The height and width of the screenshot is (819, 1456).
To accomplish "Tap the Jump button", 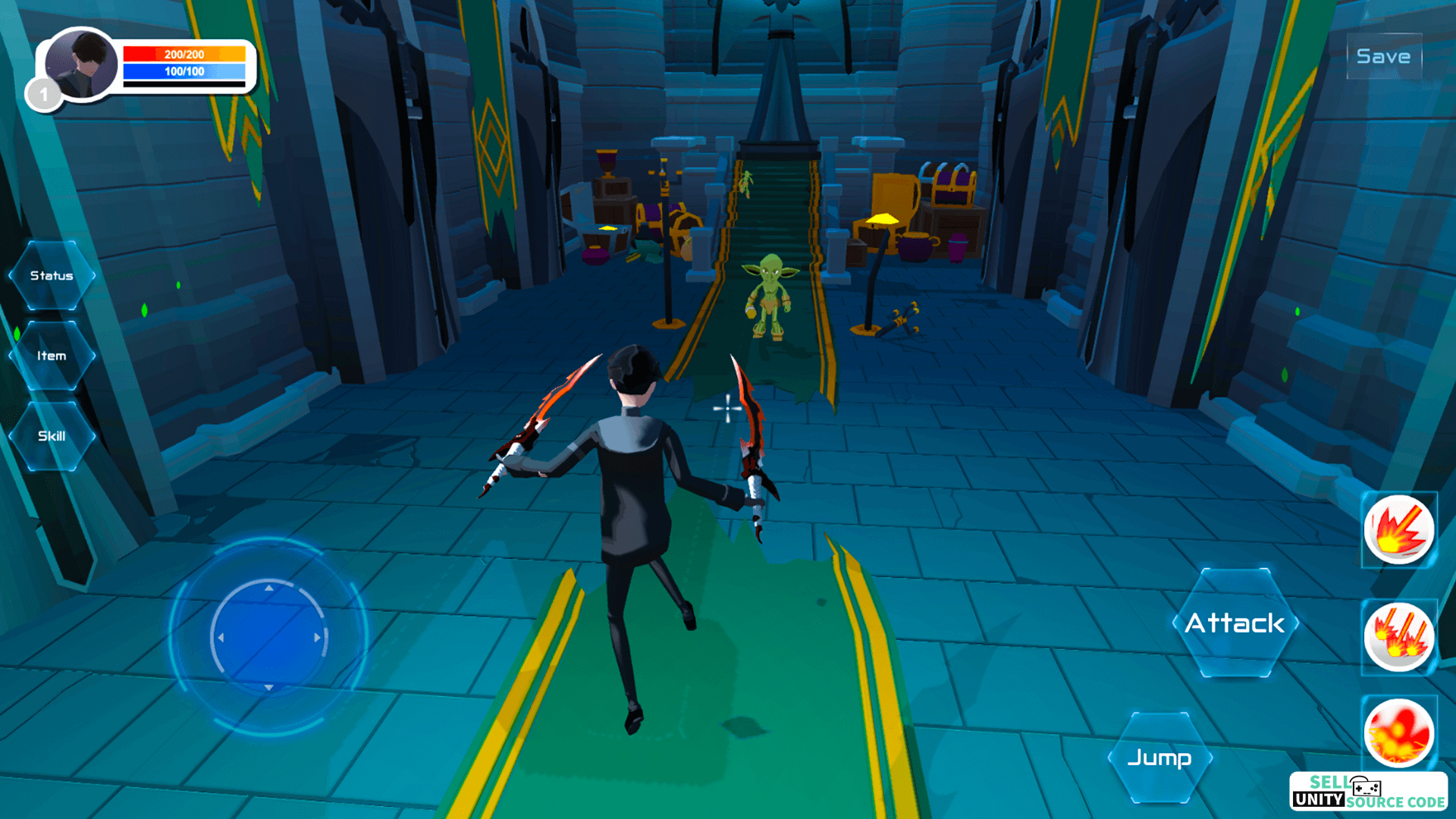I will tap(1159, 758).
